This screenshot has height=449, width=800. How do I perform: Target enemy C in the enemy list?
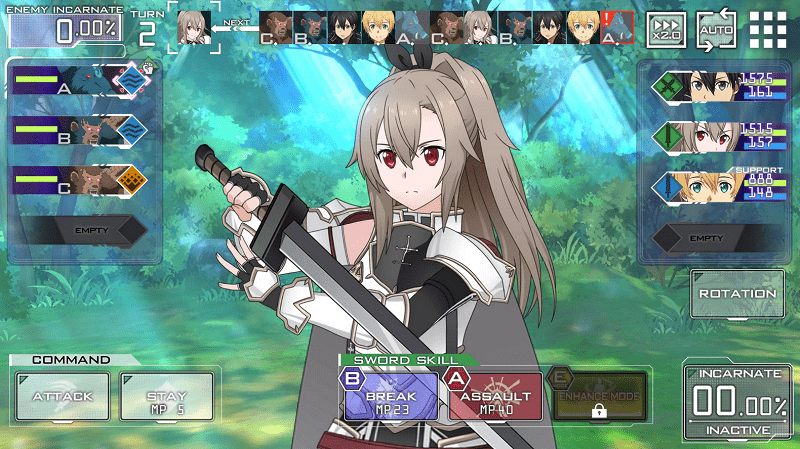pos(78,181)
